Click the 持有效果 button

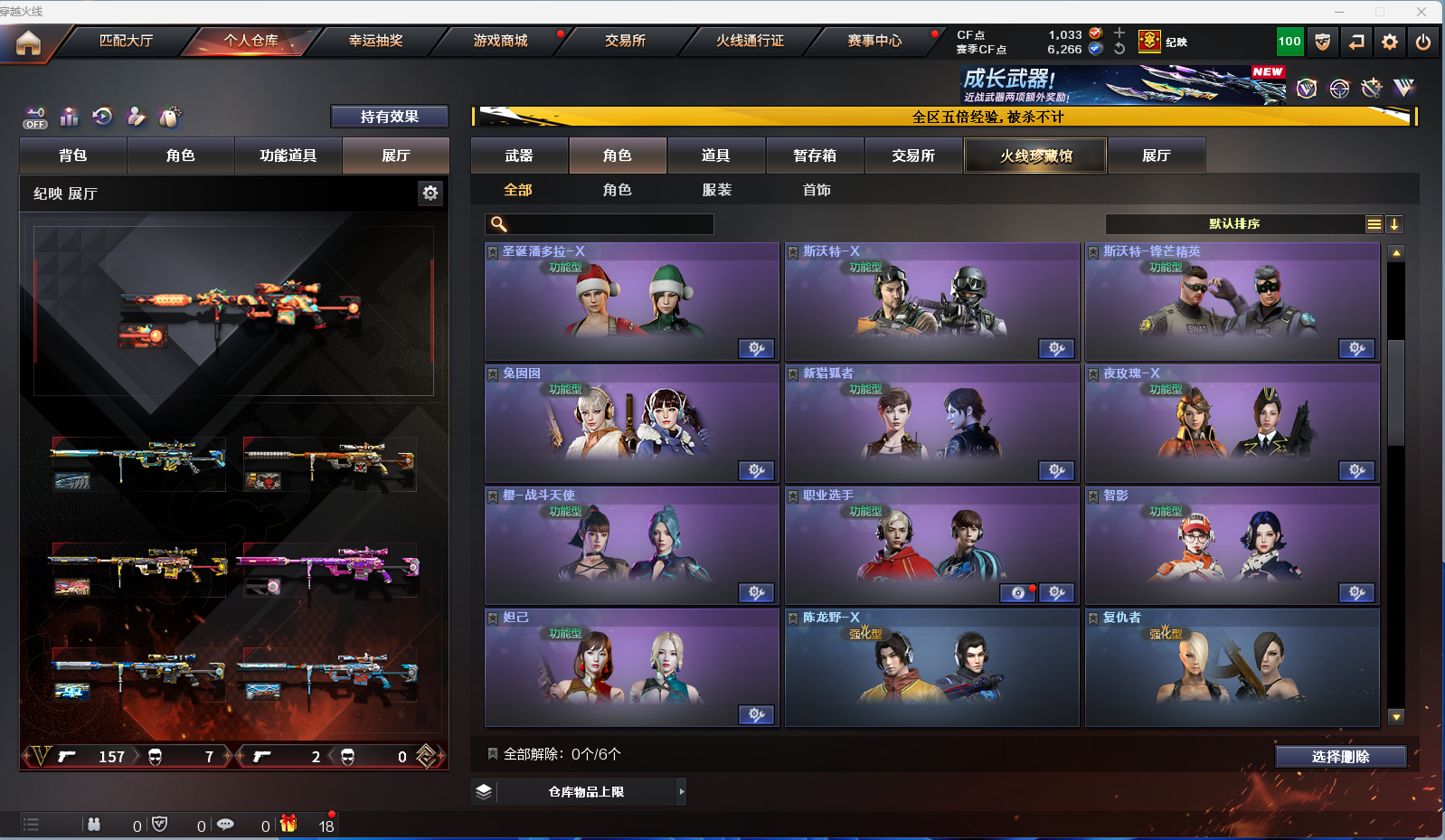pyautogui.click(x=389, y=117)
